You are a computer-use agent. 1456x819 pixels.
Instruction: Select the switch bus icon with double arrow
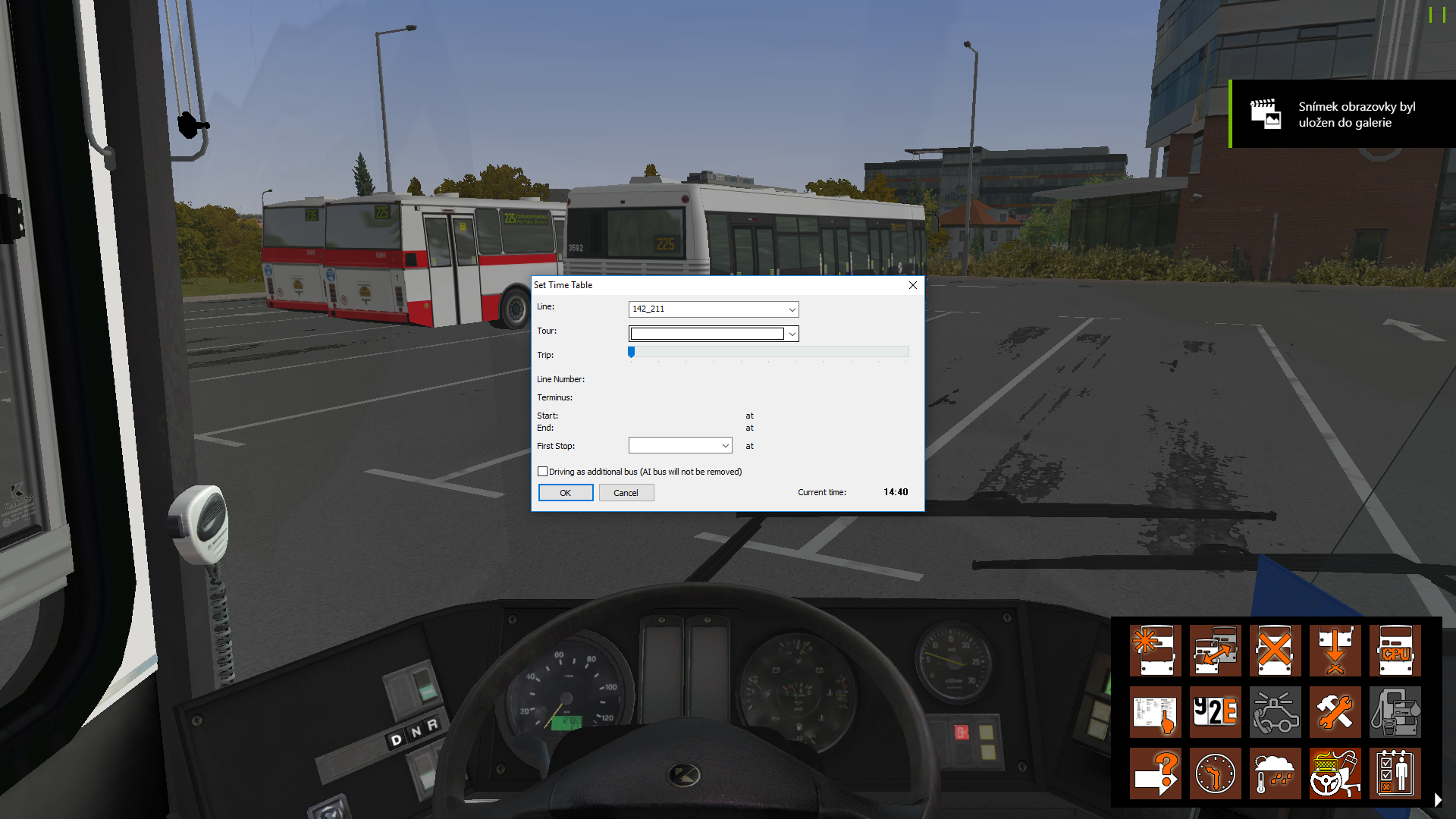click(x=1215, y=650)
